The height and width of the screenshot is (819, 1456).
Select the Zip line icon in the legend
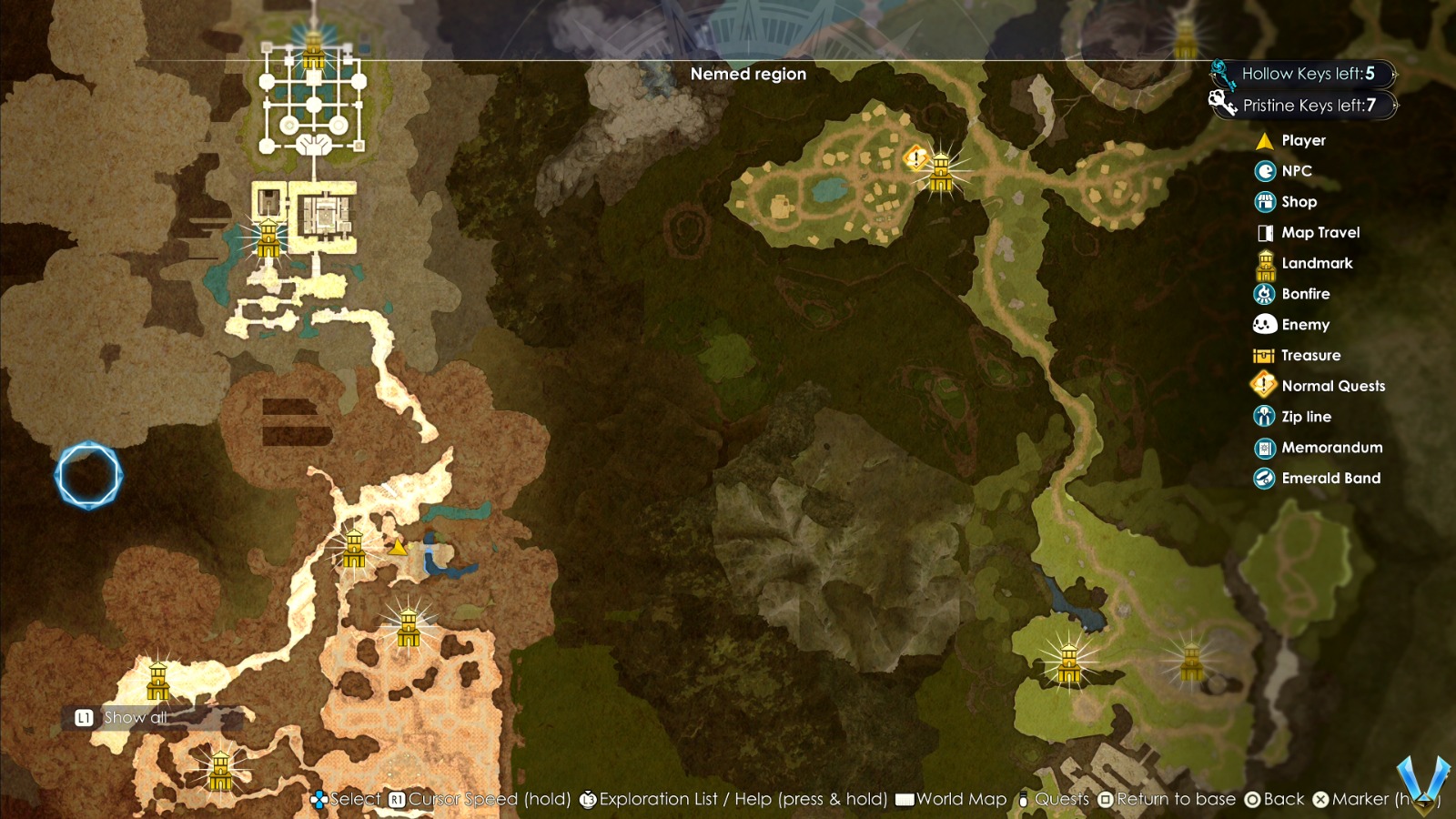point(1264,416)
